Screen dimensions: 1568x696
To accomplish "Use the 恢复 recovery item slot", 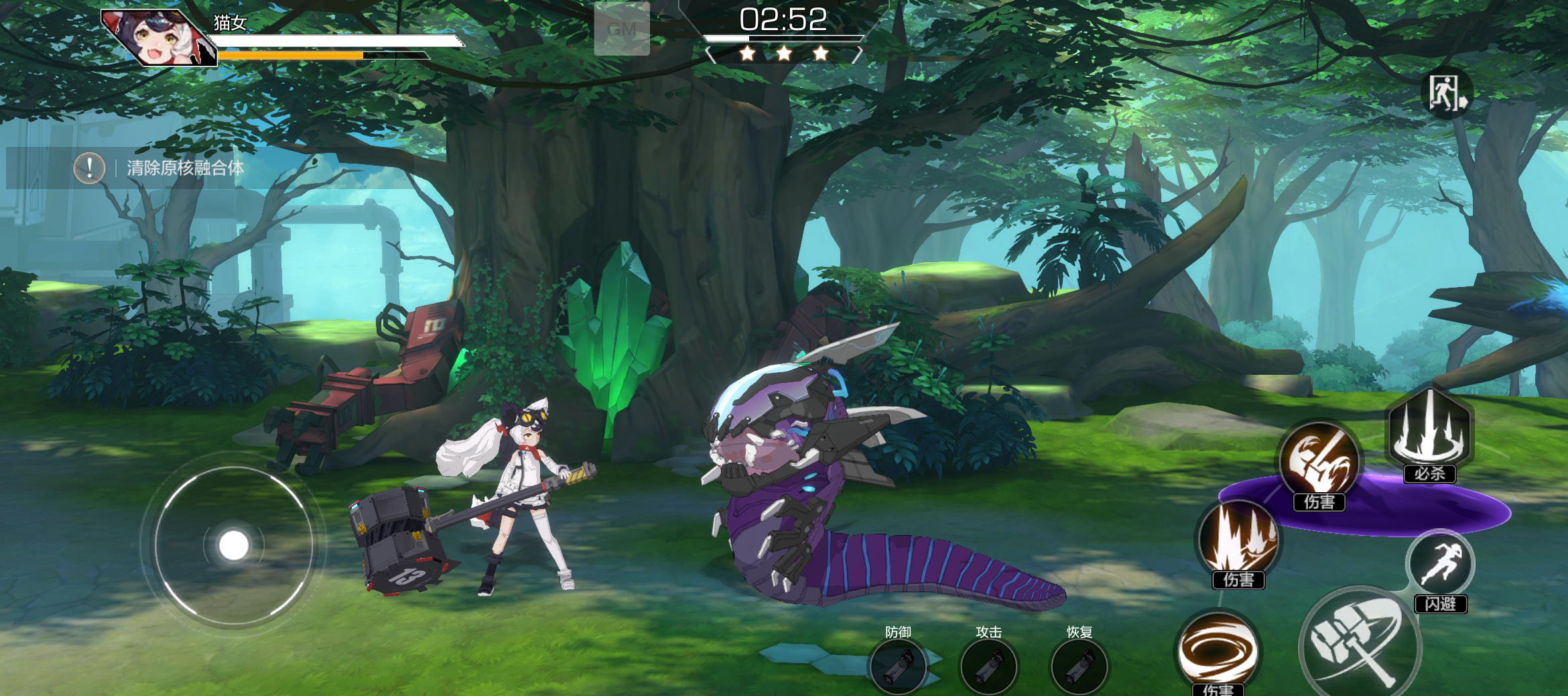I will 1079,666.
